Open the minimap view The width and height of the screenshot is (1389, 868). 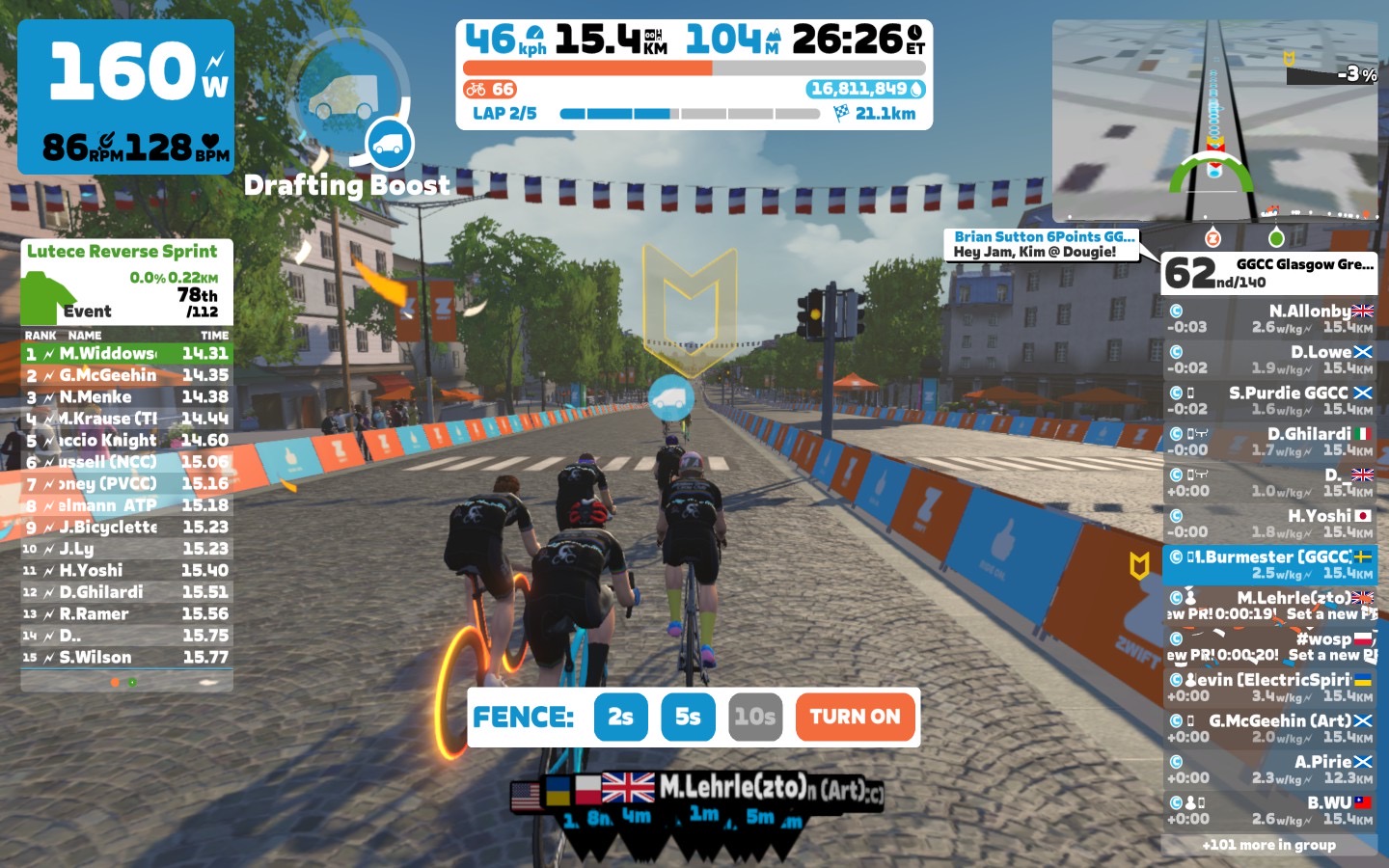point(1214,121)
